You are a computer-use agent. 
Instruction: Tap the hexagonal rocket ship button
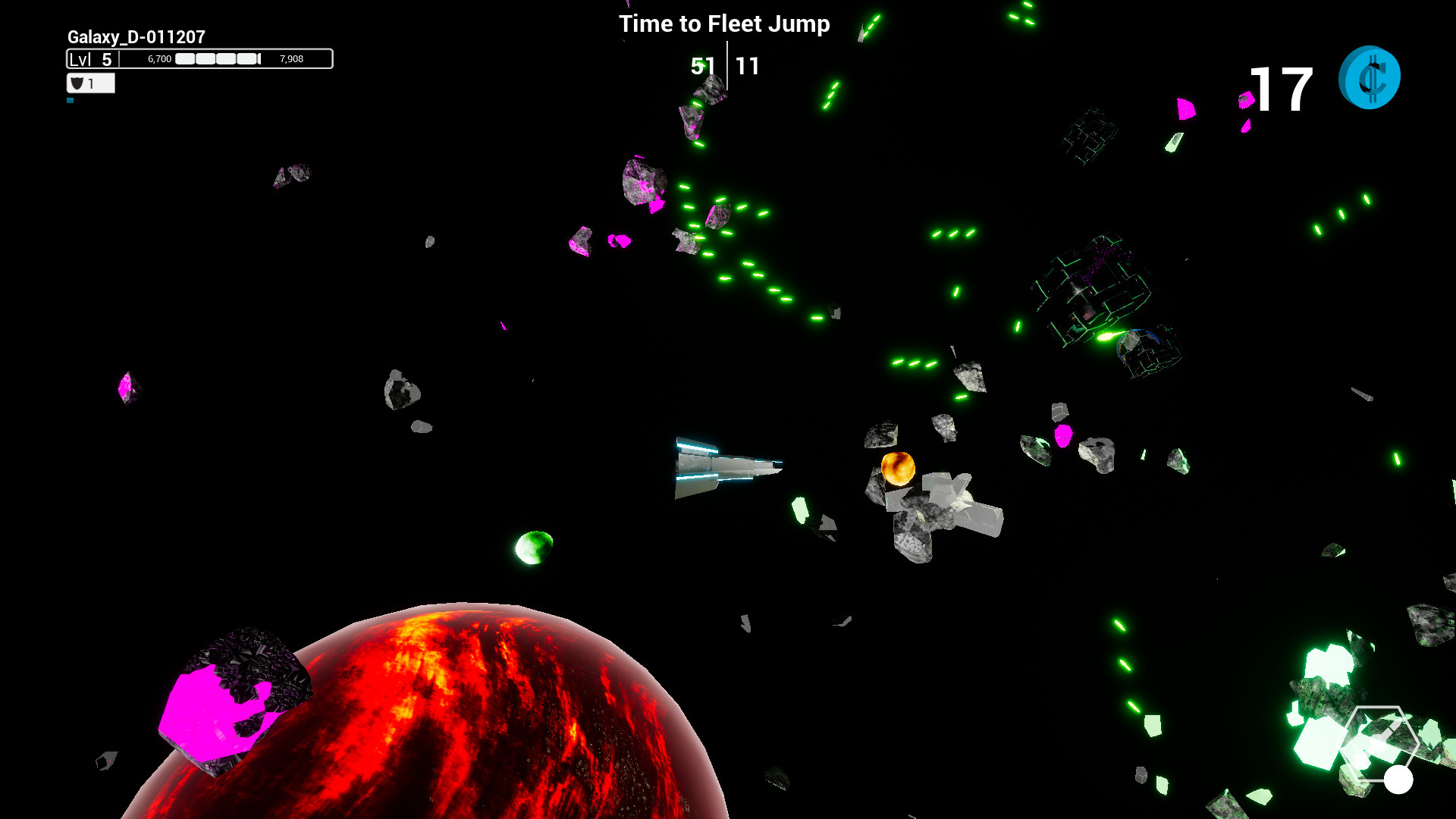pyautogui.click(x=1379, y=742)
